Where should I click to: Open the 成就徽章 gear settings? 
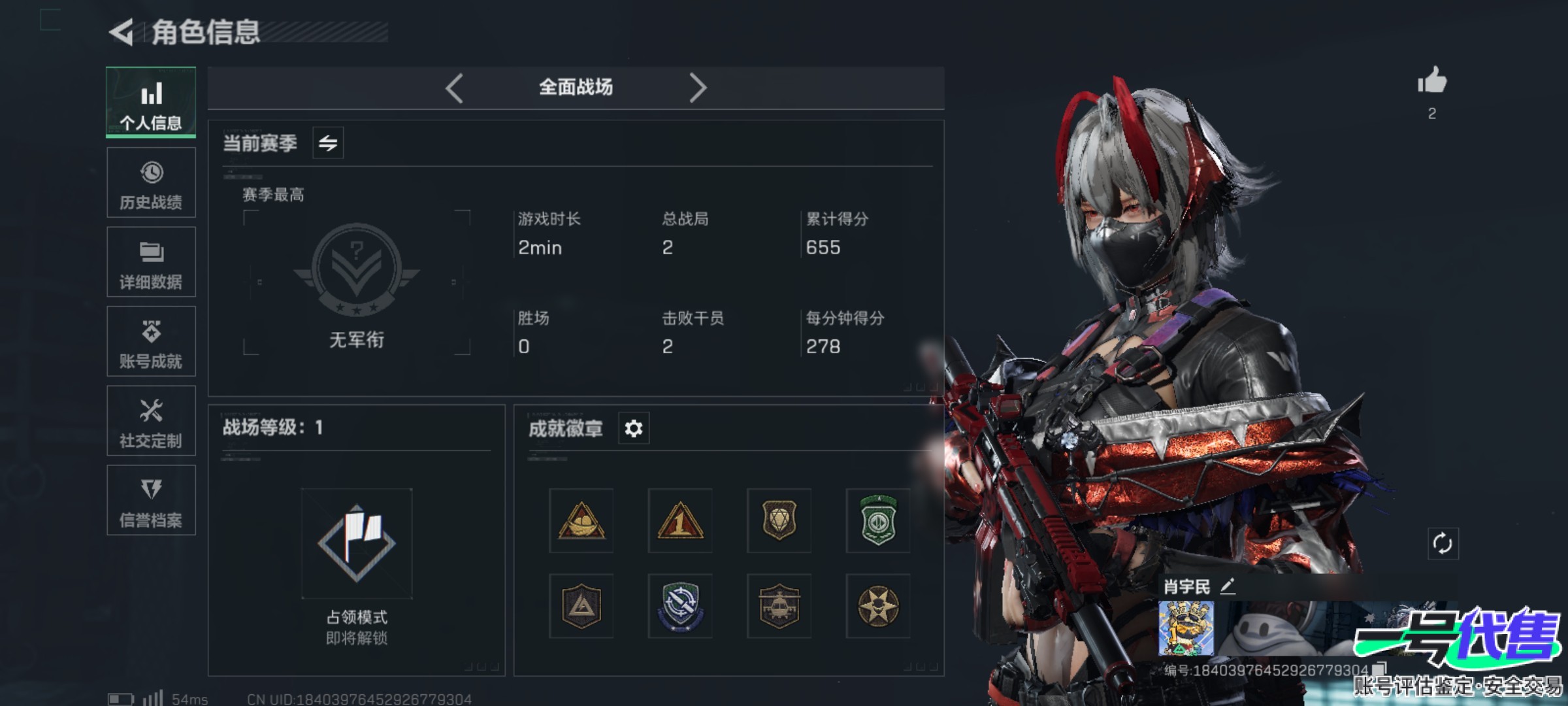click(x=633, y=429)
